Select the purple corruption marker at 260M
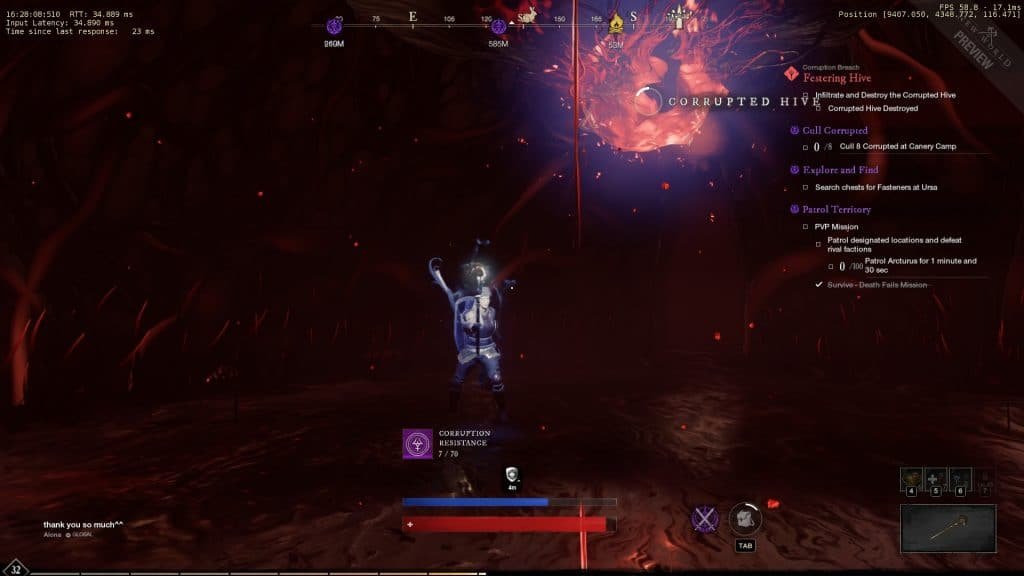Image resolution: width=1024 pixels, height=576 pixels. [332, 24]
